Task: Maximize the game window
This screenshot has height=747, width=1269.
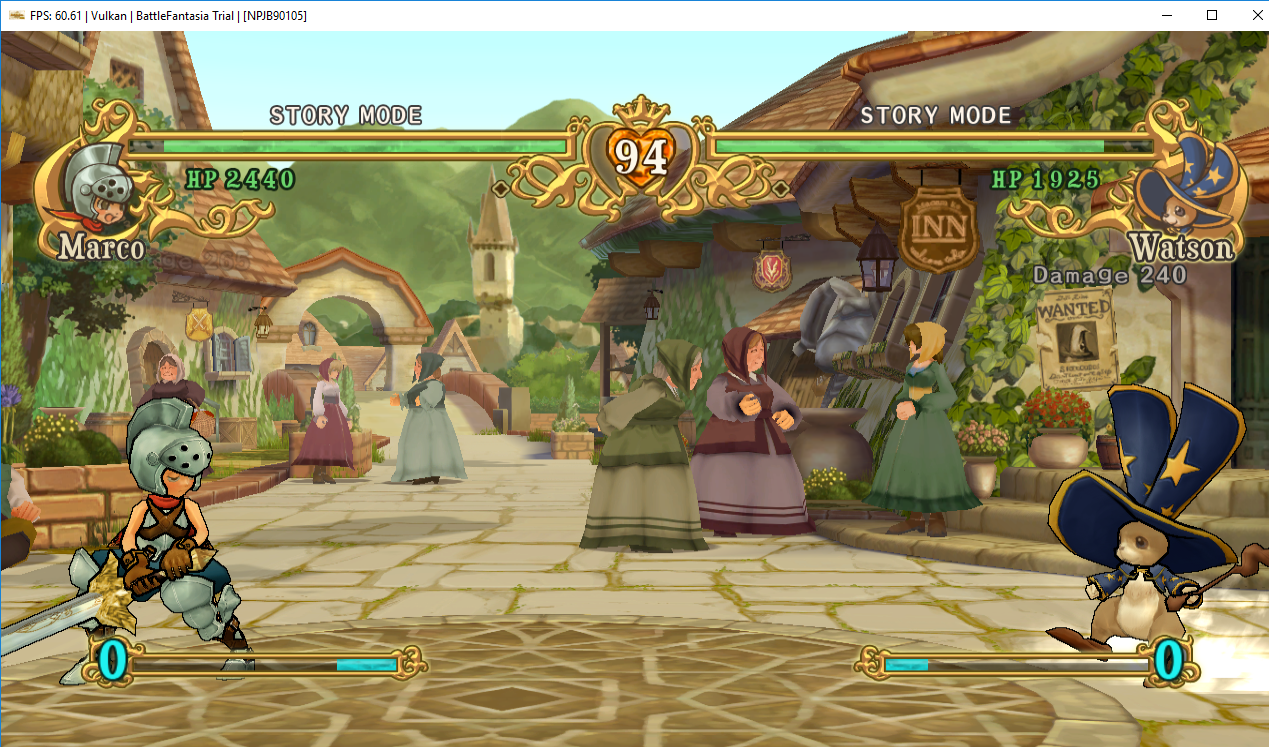Action: pyautogui.click(x=1212, y=15)
